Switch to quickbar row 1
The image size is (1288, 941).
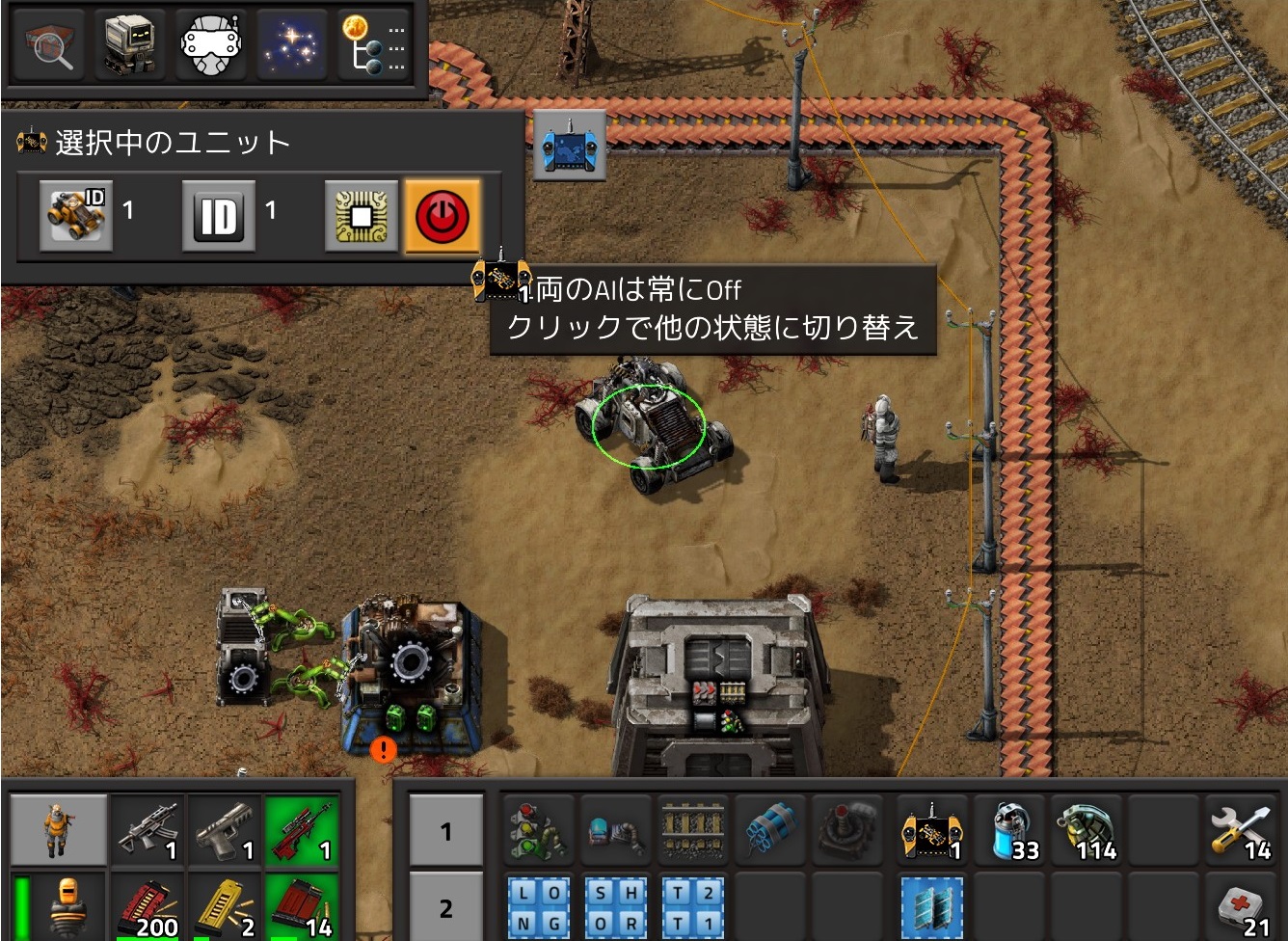pos(445,831)
